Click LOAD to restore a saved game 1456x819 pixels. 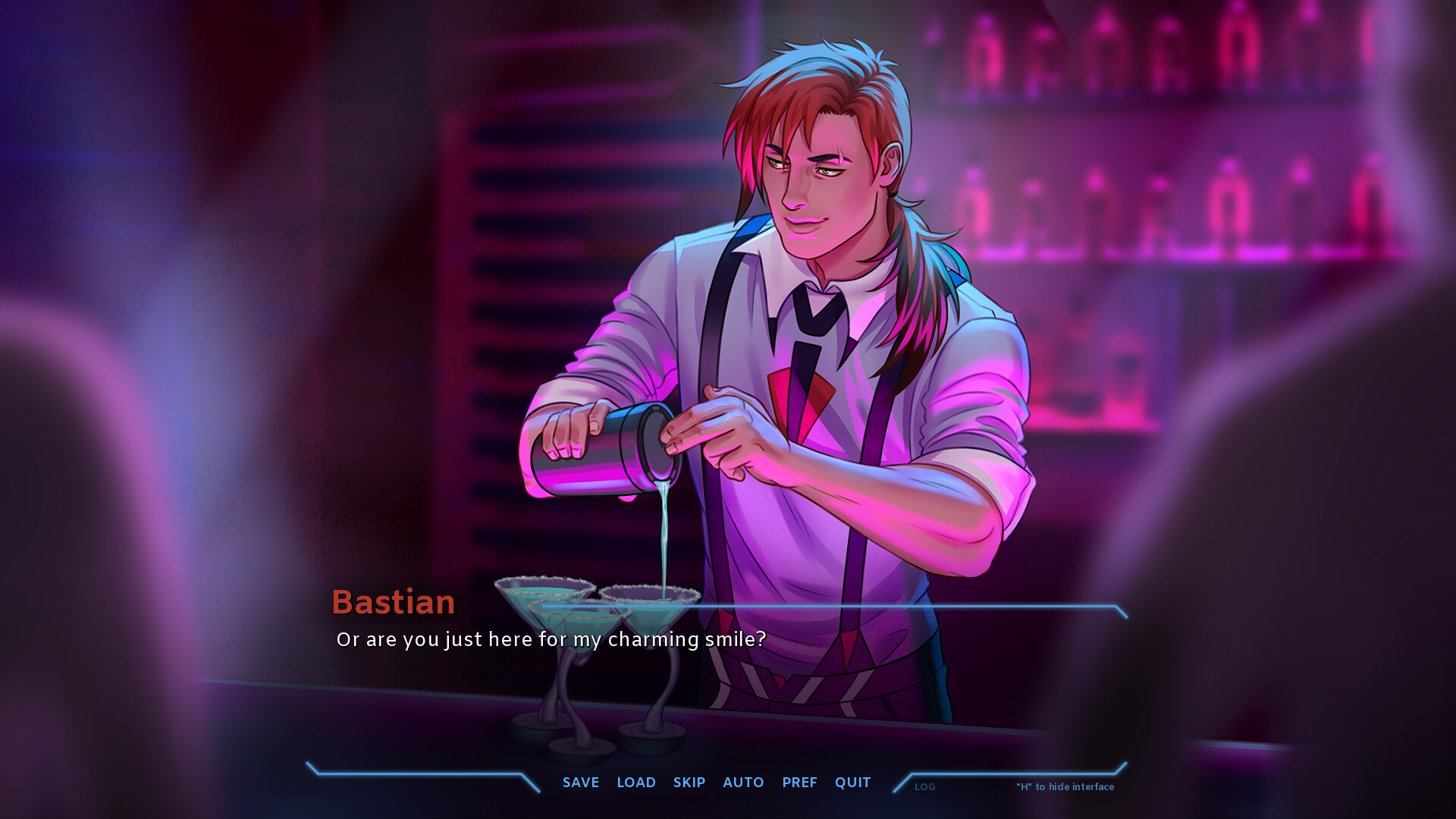pos(636,783)
